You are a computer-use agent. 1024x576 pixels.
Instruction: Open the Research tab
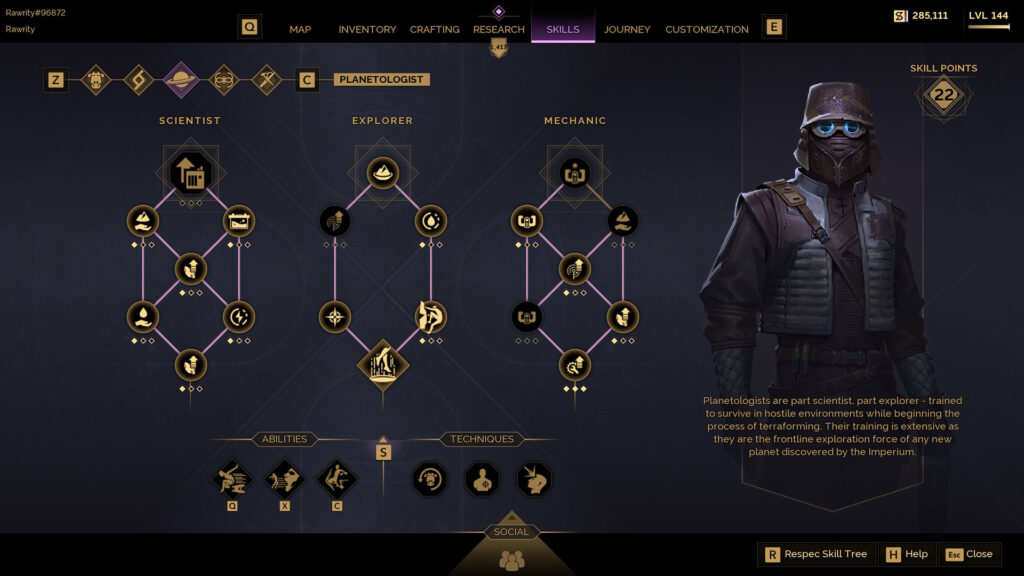pos(499,29)
